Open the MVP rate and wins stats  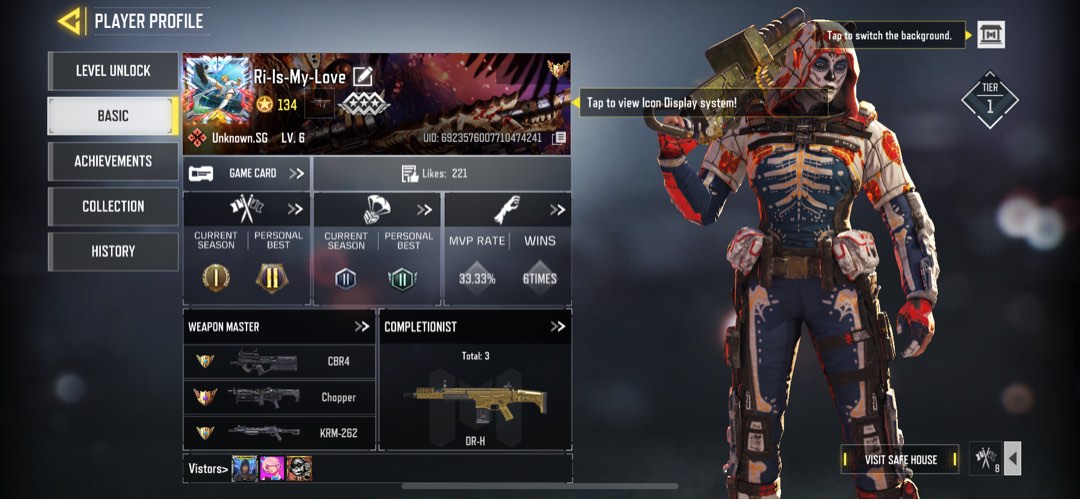(507, 249)
